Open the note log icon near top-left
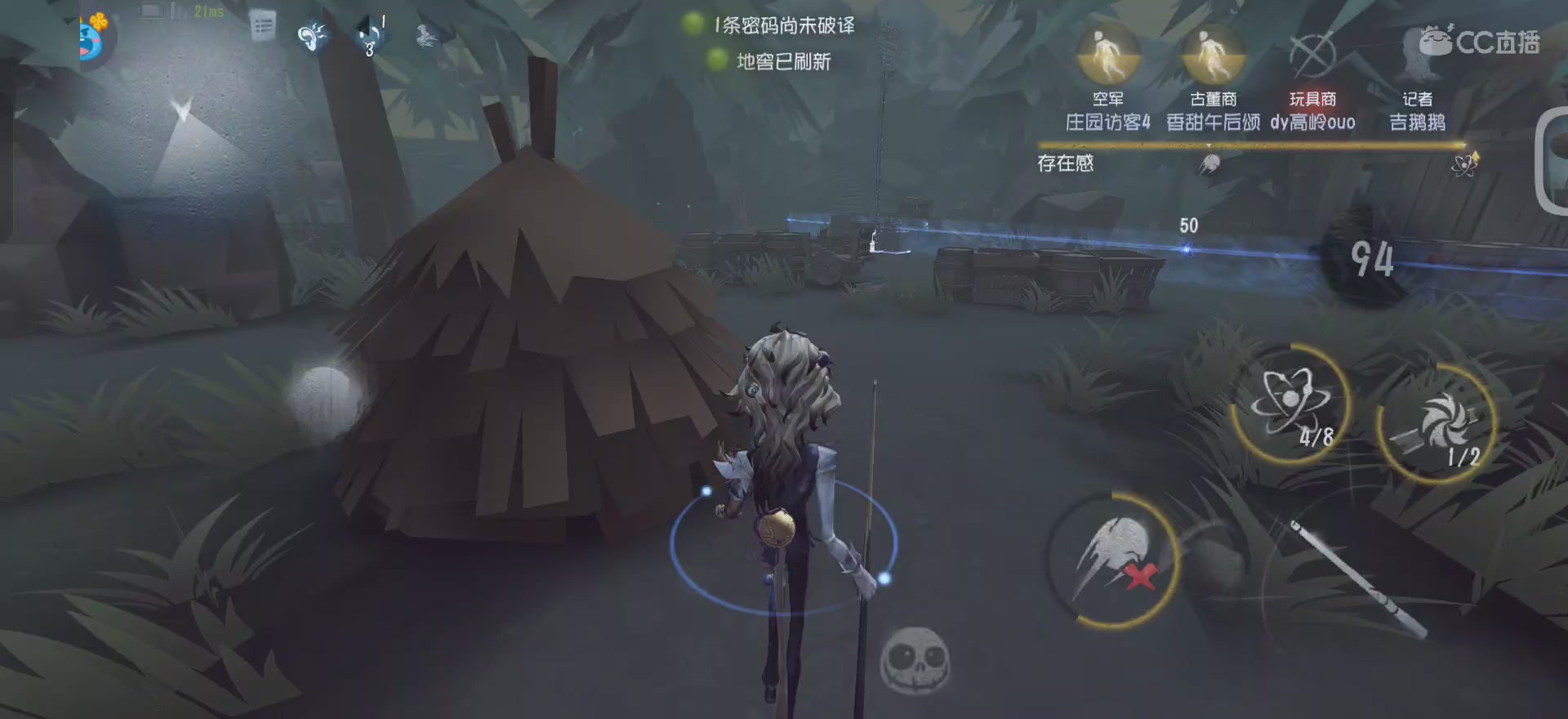 tap(263, 26)
